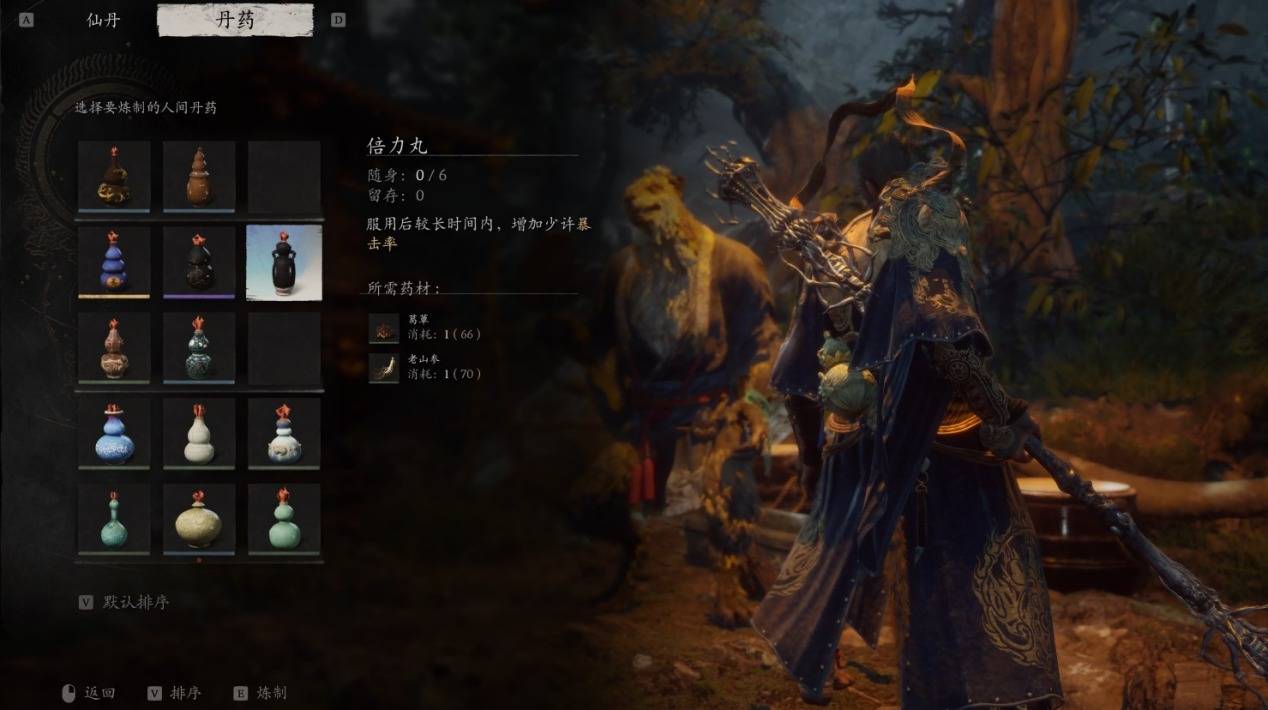Go back with the 返回 button
The width and height of the screenshot is (1268, 710).
click(x=99, y=692)
